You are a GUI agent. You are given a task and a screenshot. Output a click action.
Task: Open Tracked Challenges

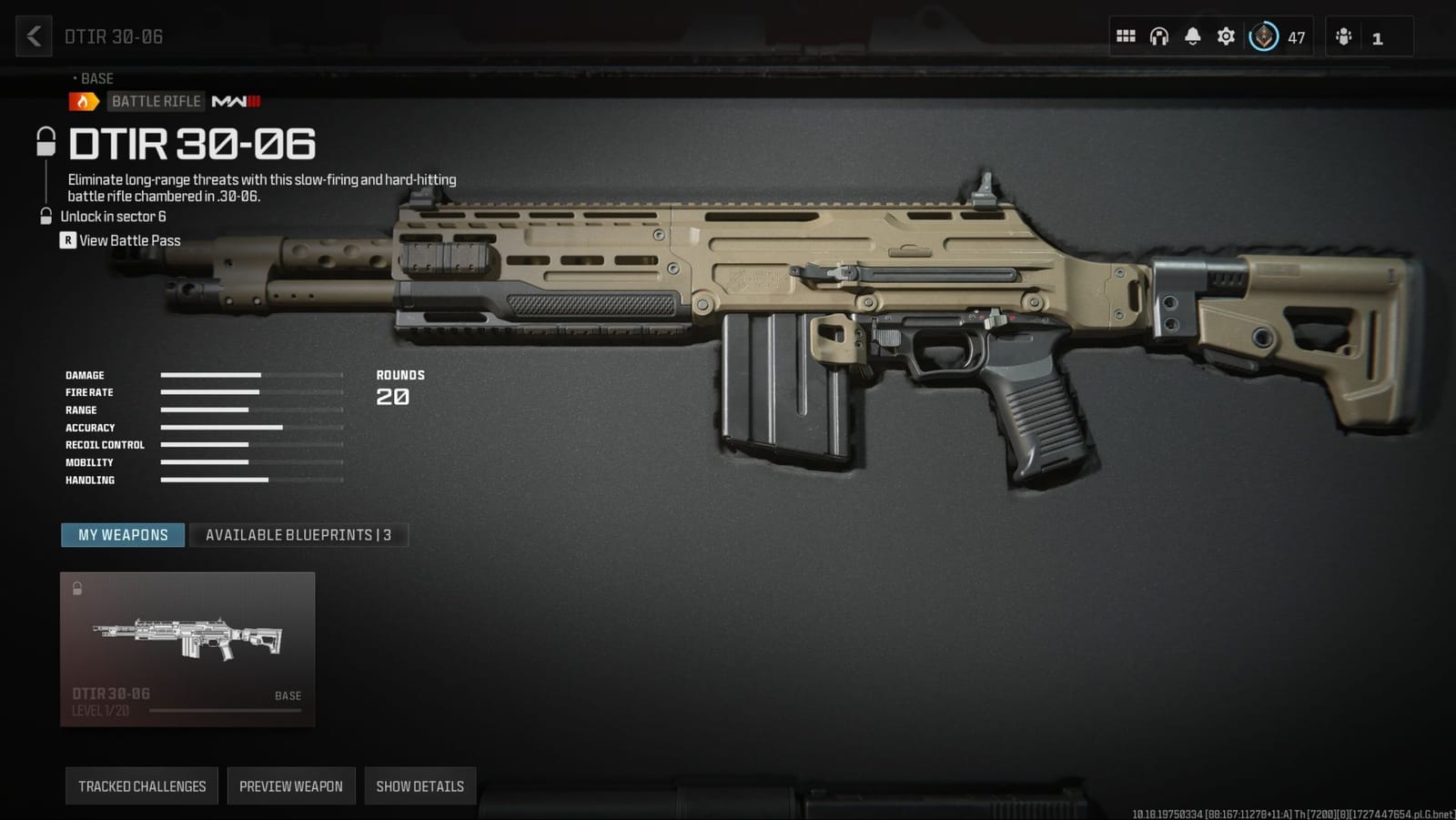pyautogui.click(x=142, y=786)
